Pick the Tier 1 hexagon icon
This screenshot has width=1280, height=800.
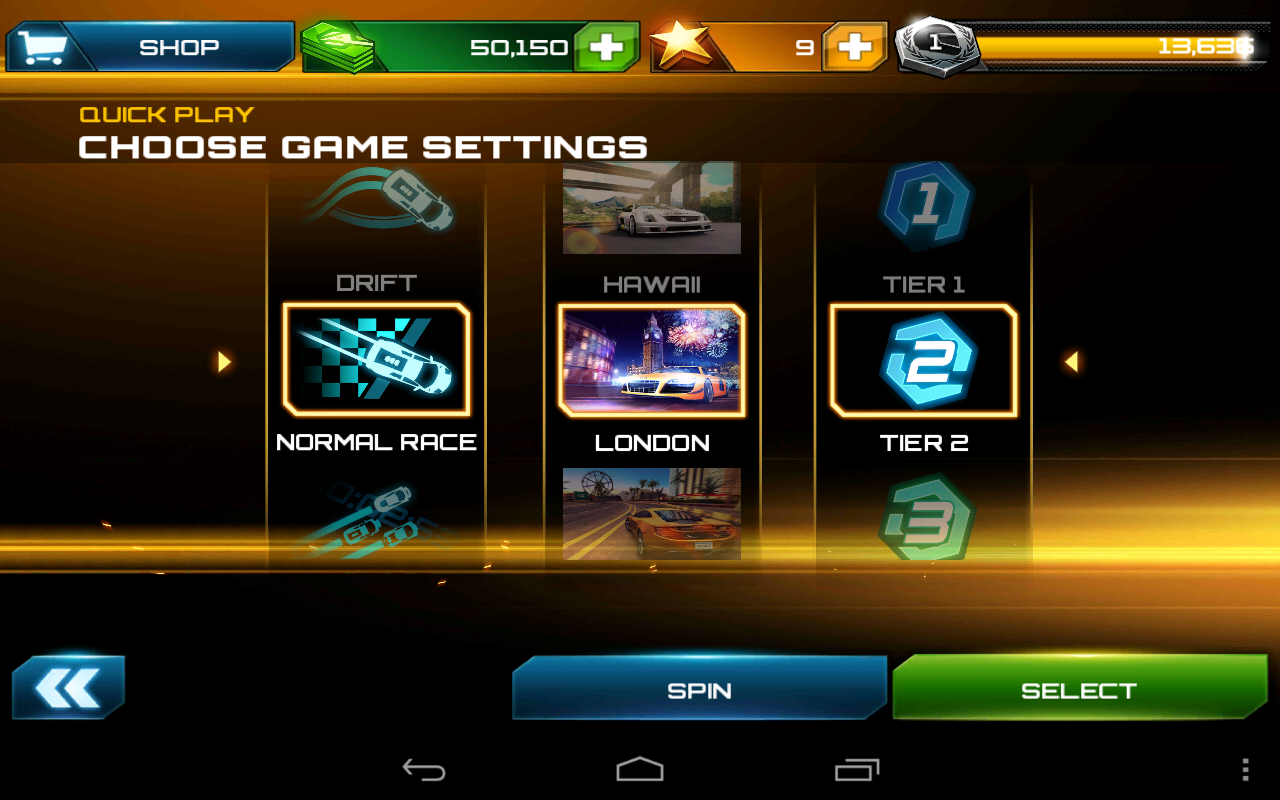pyautogui.click(x=922, y=205)
